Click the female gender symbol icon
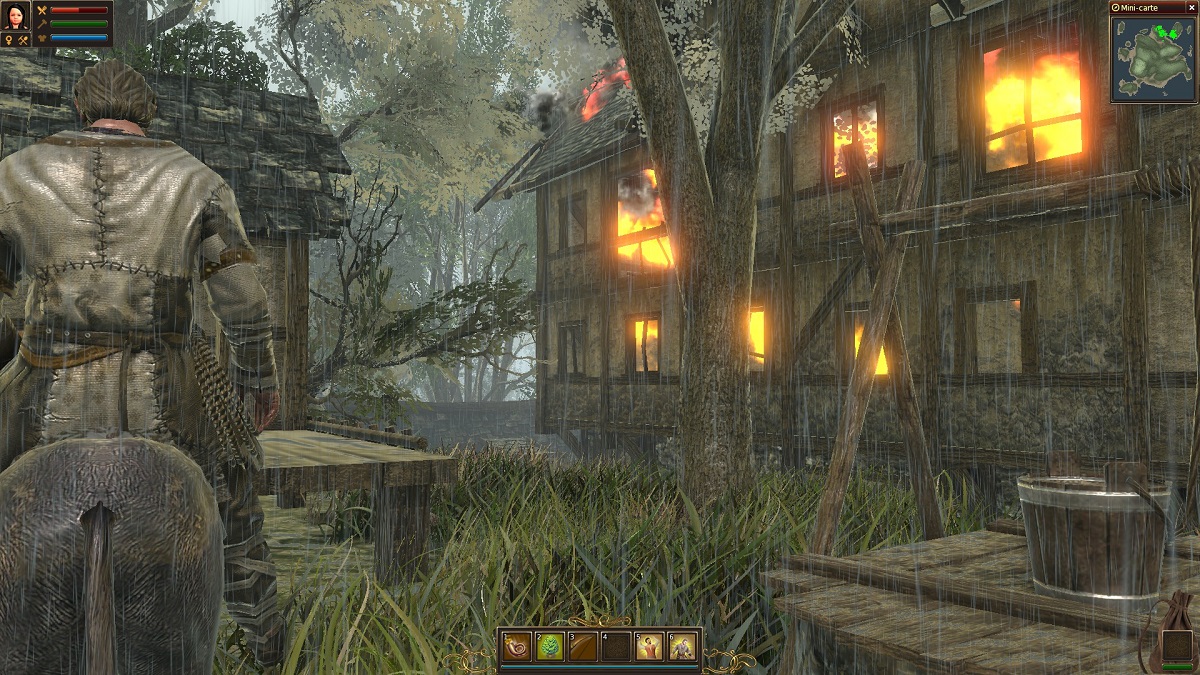This screenshot has width=1200, height=675. [8, 39]
